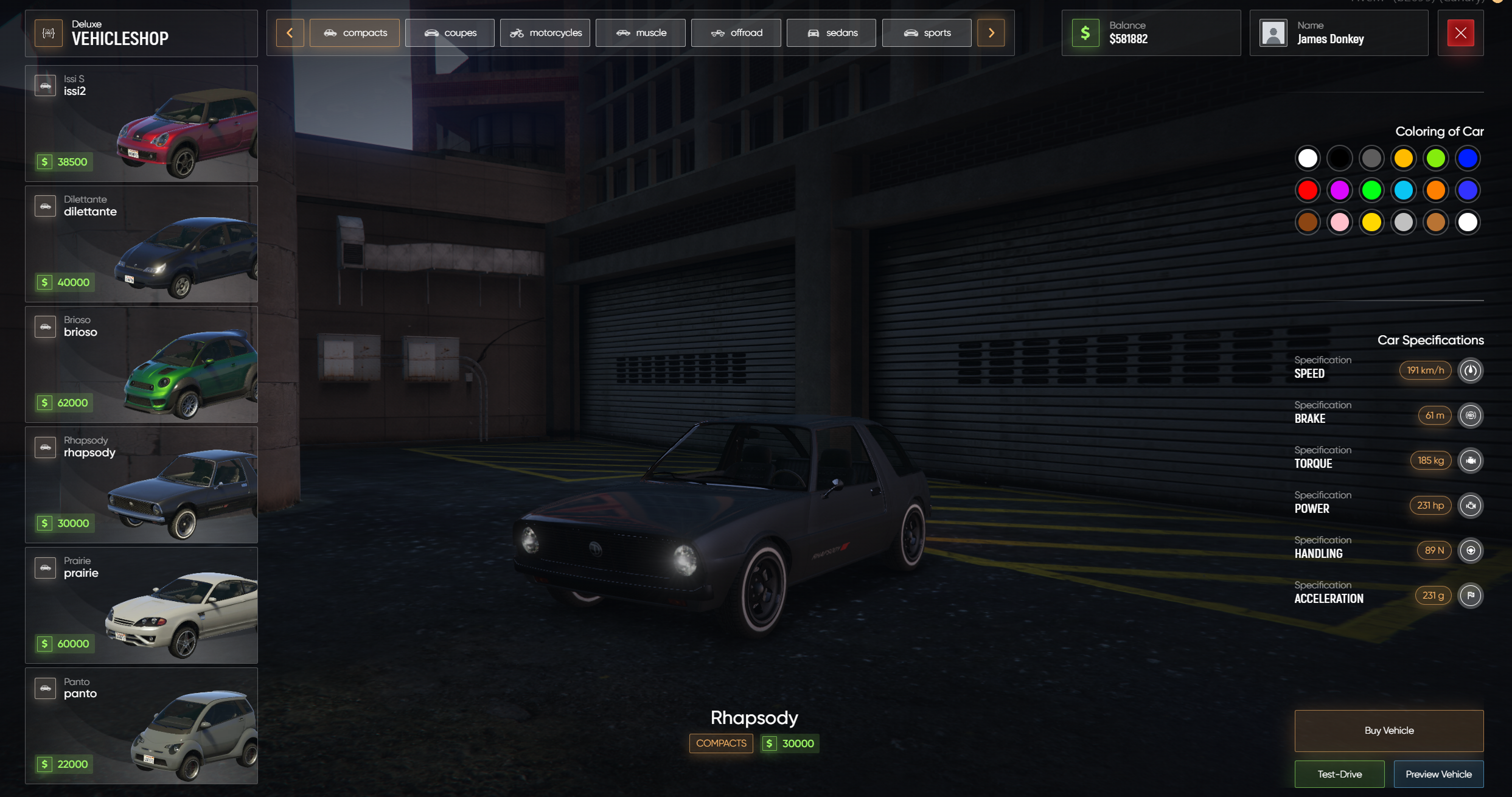Screen dimensions: 1512x797
Task: Click the player portrait icon next to James Donkey
Action: pyautogui.click(x=1273, y=33)
